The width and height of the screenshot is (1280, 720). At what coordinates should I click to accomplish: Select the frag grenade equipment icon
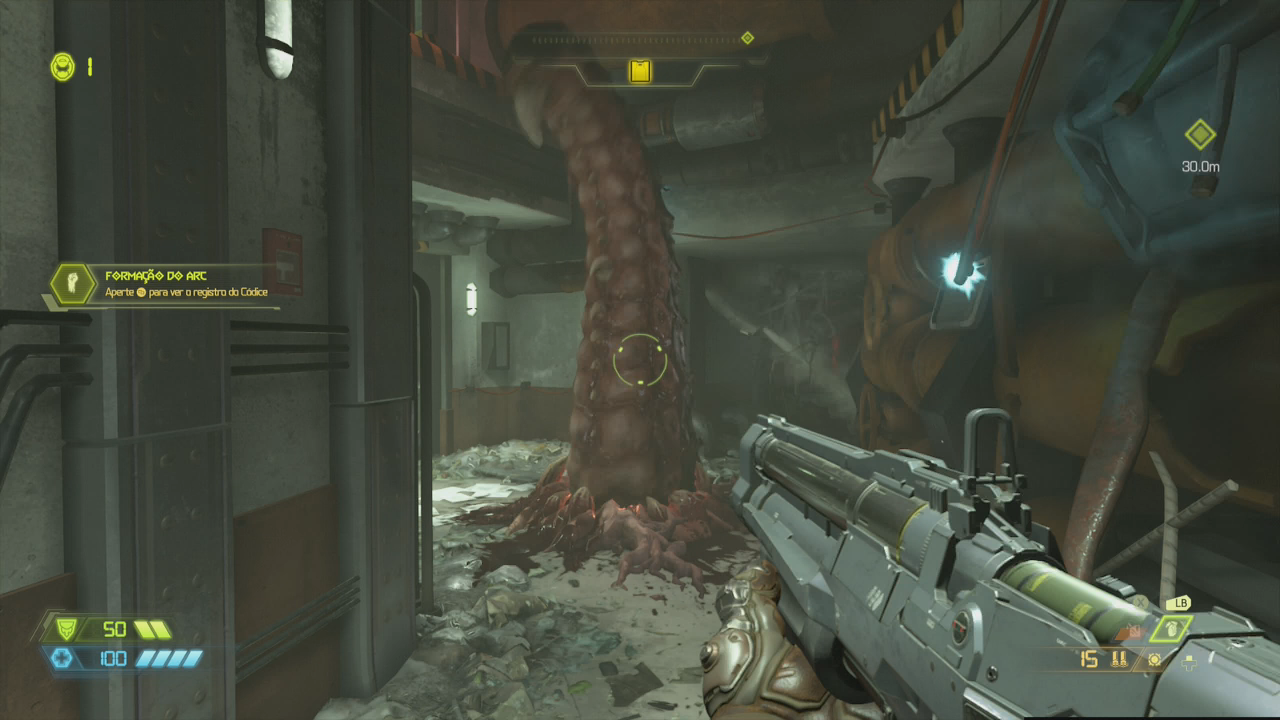[x=1171, y=629]
